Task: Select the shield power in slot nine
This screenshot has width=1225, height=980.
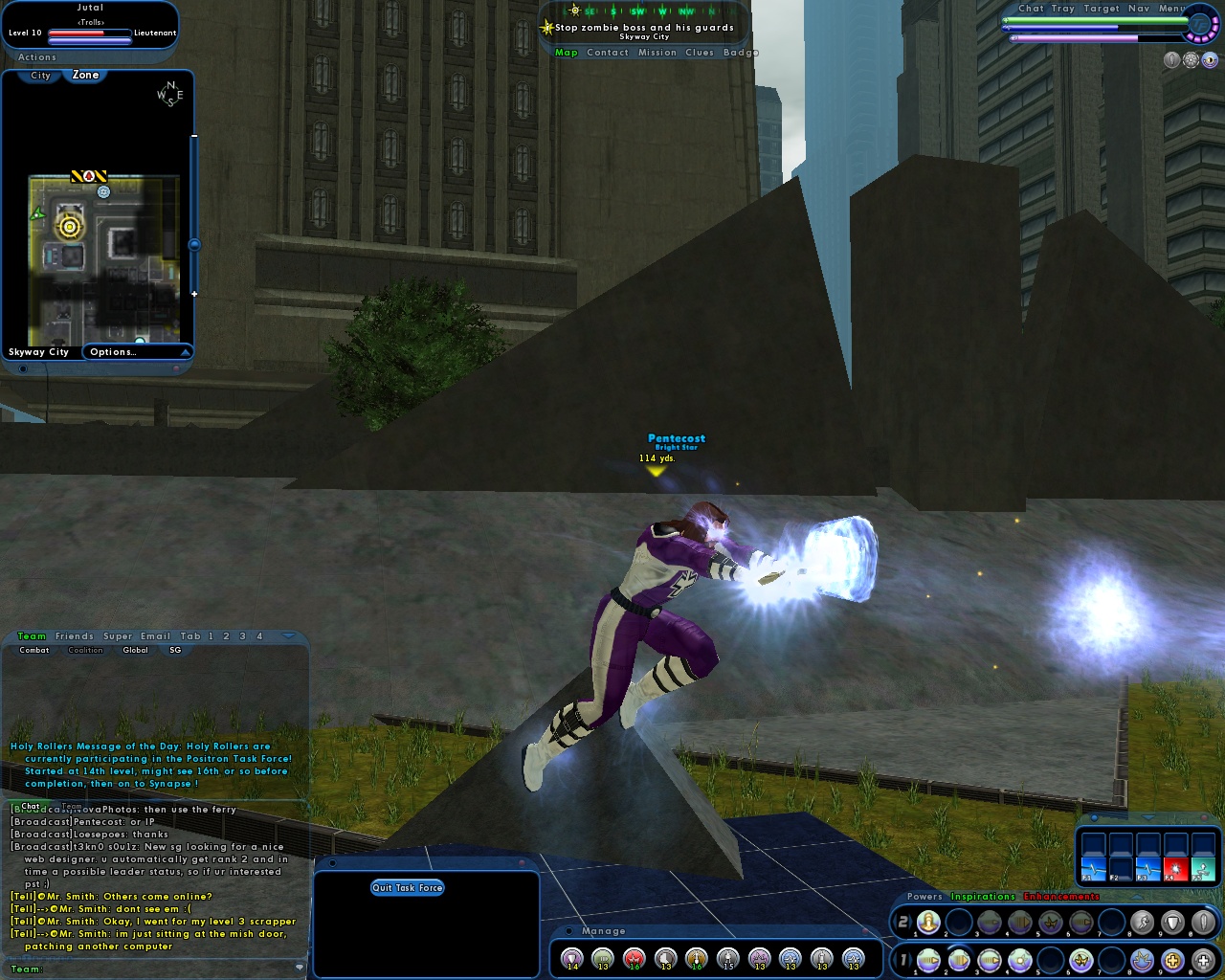Action: point(1173,923)
